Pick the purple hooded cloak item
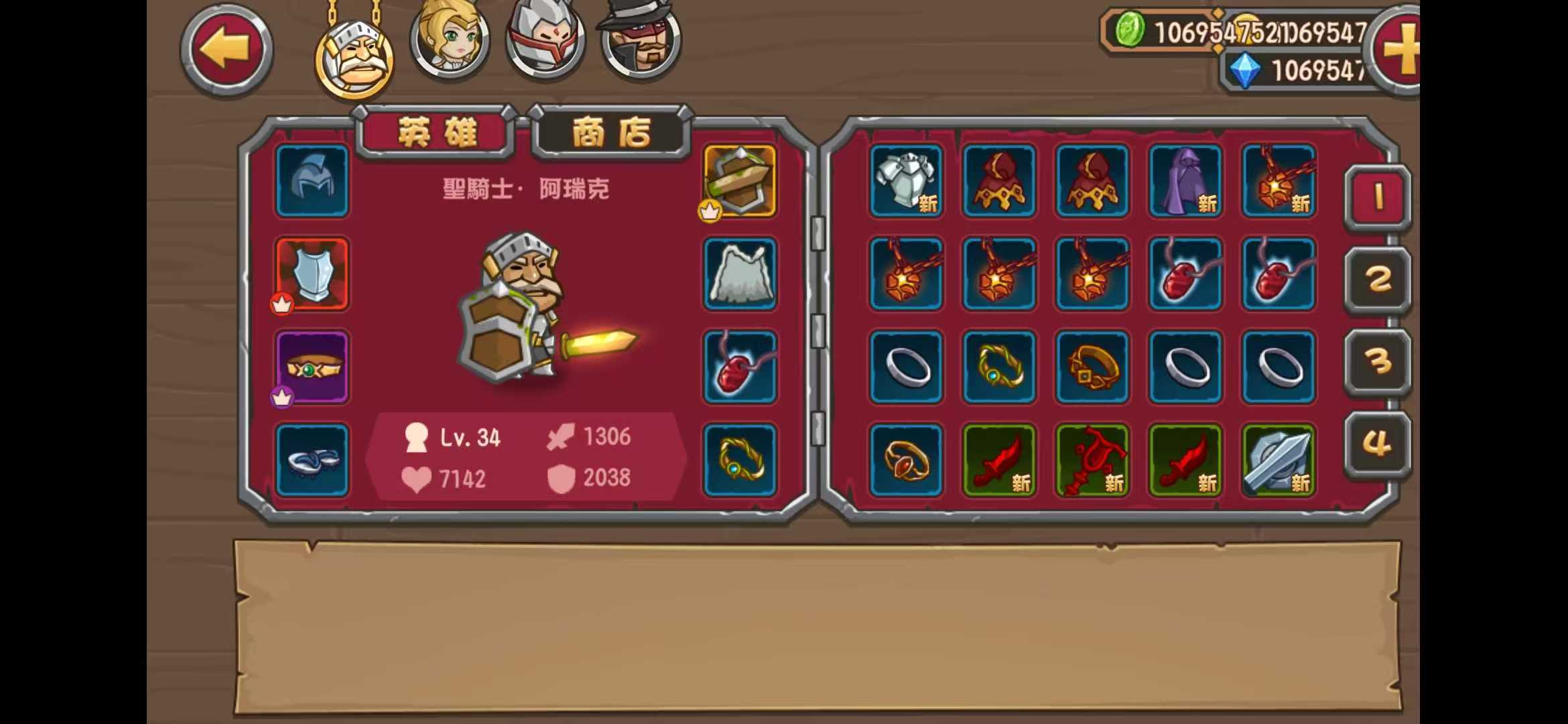 pyautogui.click(x=1185, y=181)
